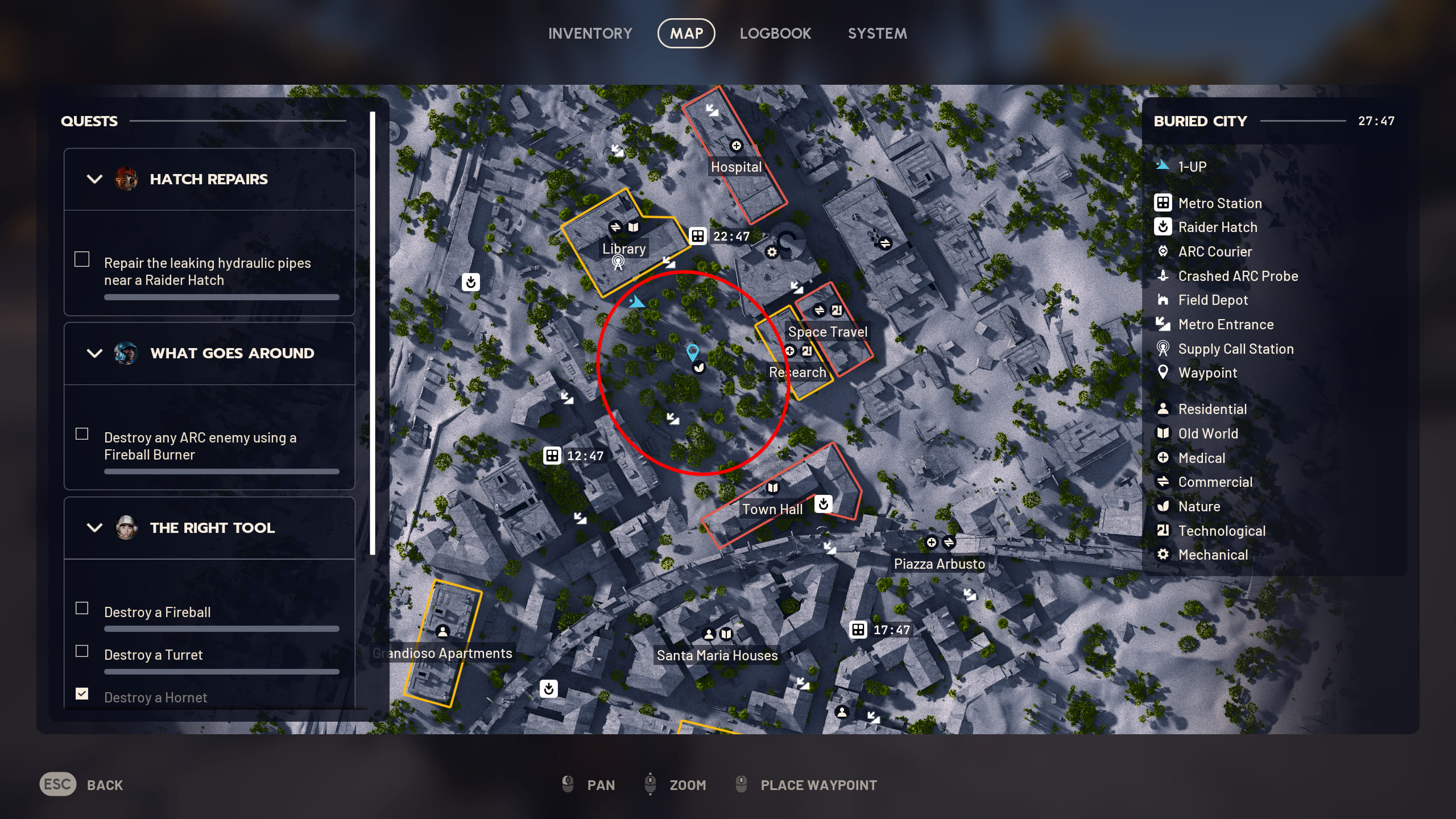Collapse the Hatch Repairs quest section
Viewport: 1456px width, 819px height.
coord(94,179)
